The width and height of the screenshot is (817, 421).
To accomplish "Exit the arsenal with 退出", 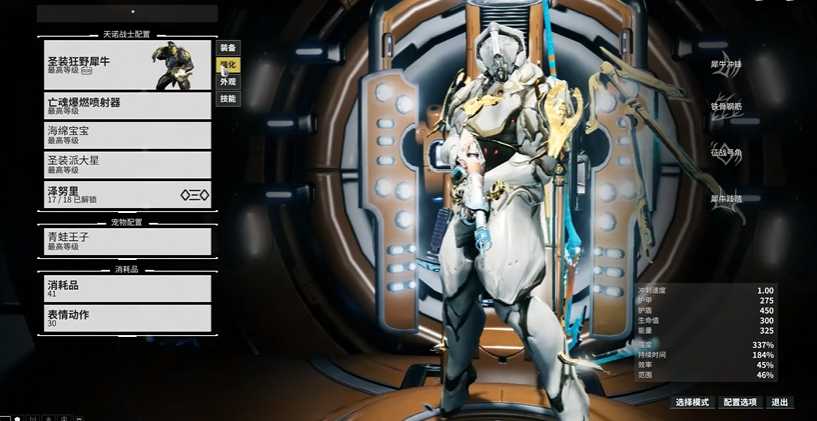I will point(780,402).
